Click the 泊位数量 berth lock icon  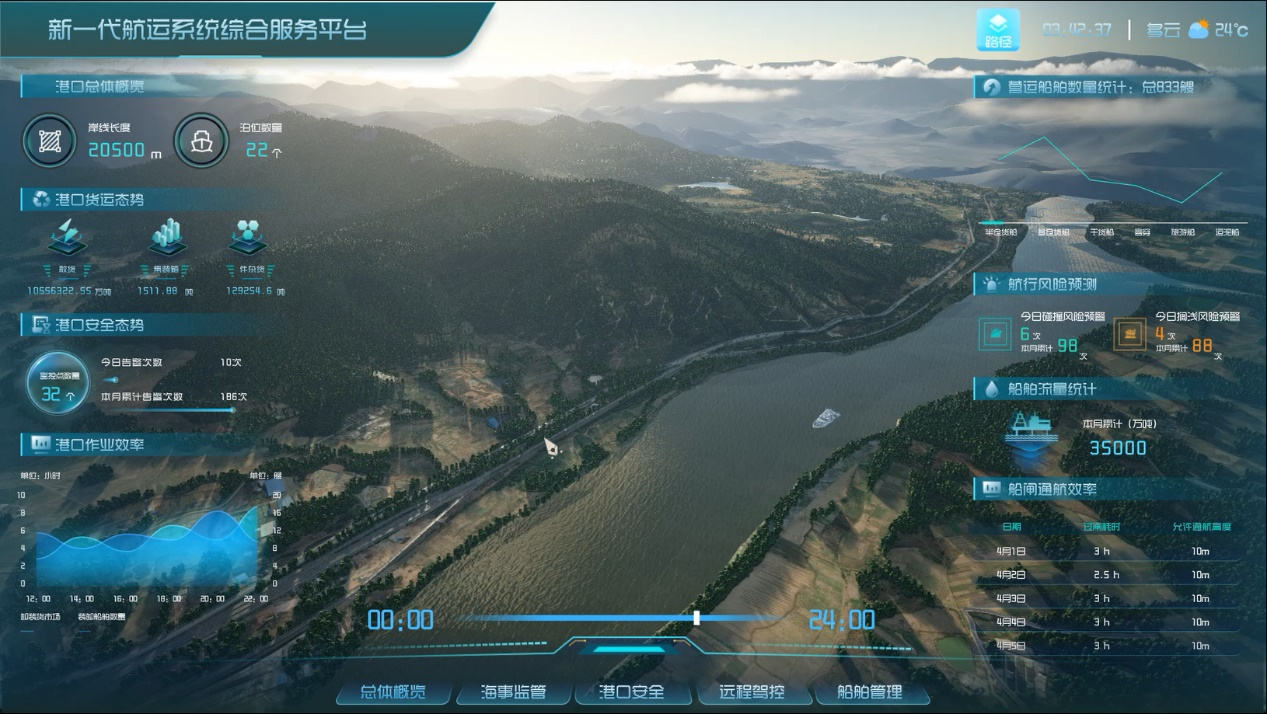(x=202, y=141)
